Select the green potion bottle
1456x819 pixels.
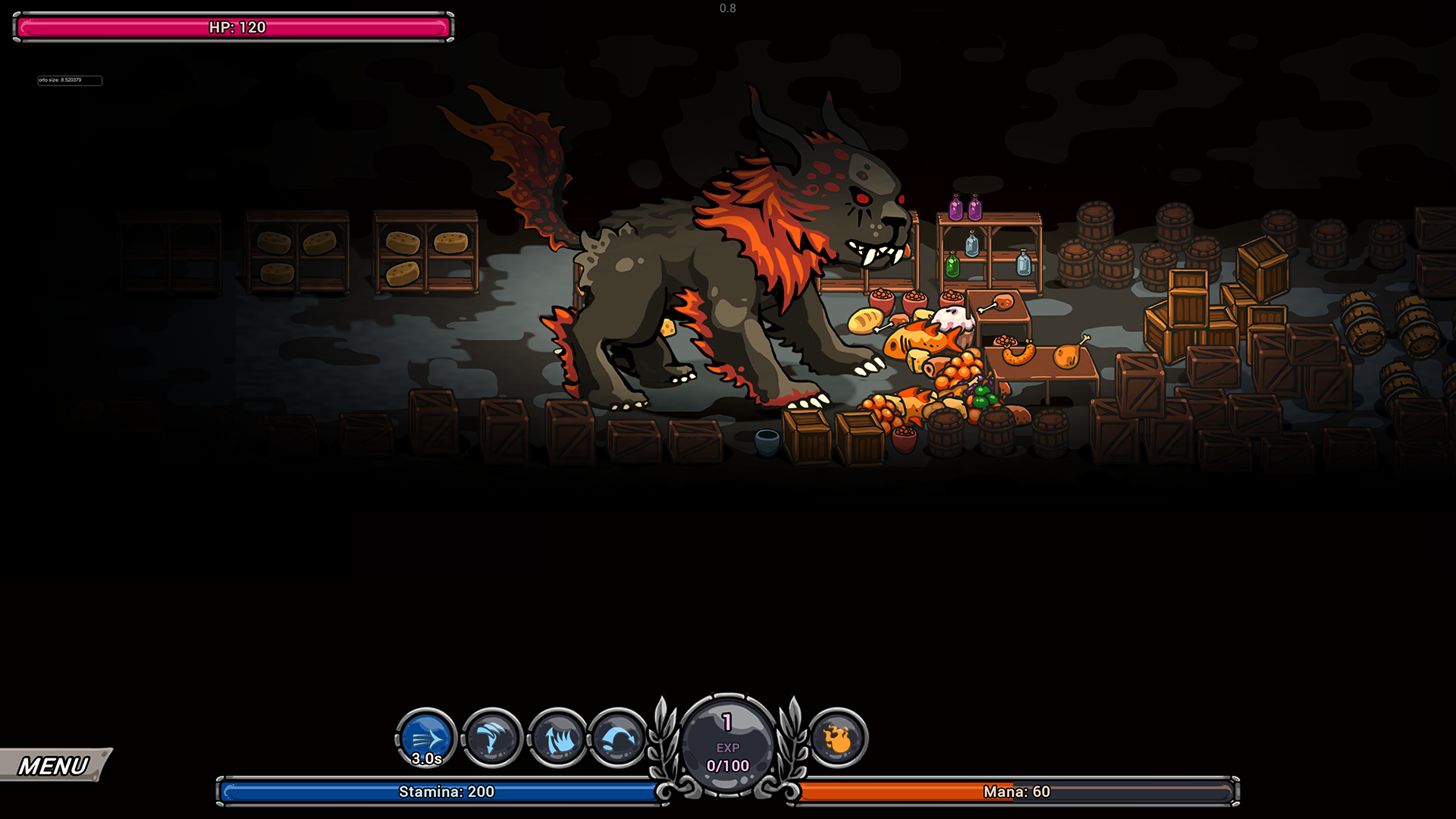tap(953, 265)
